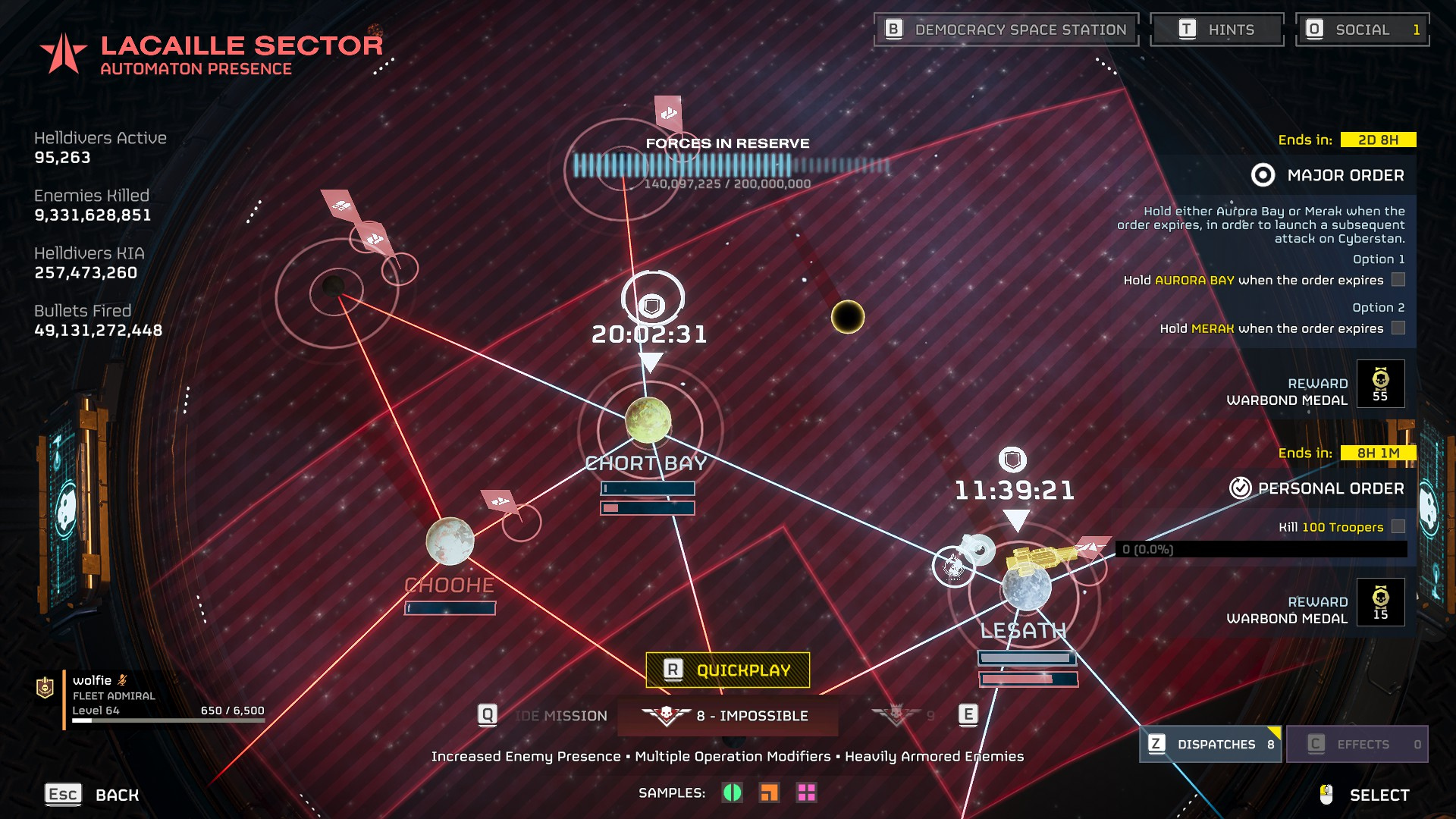Image resolution: width=1456 pixels, height=819 pixels.
Task: Open the Effects panel
Action: 1357,744
